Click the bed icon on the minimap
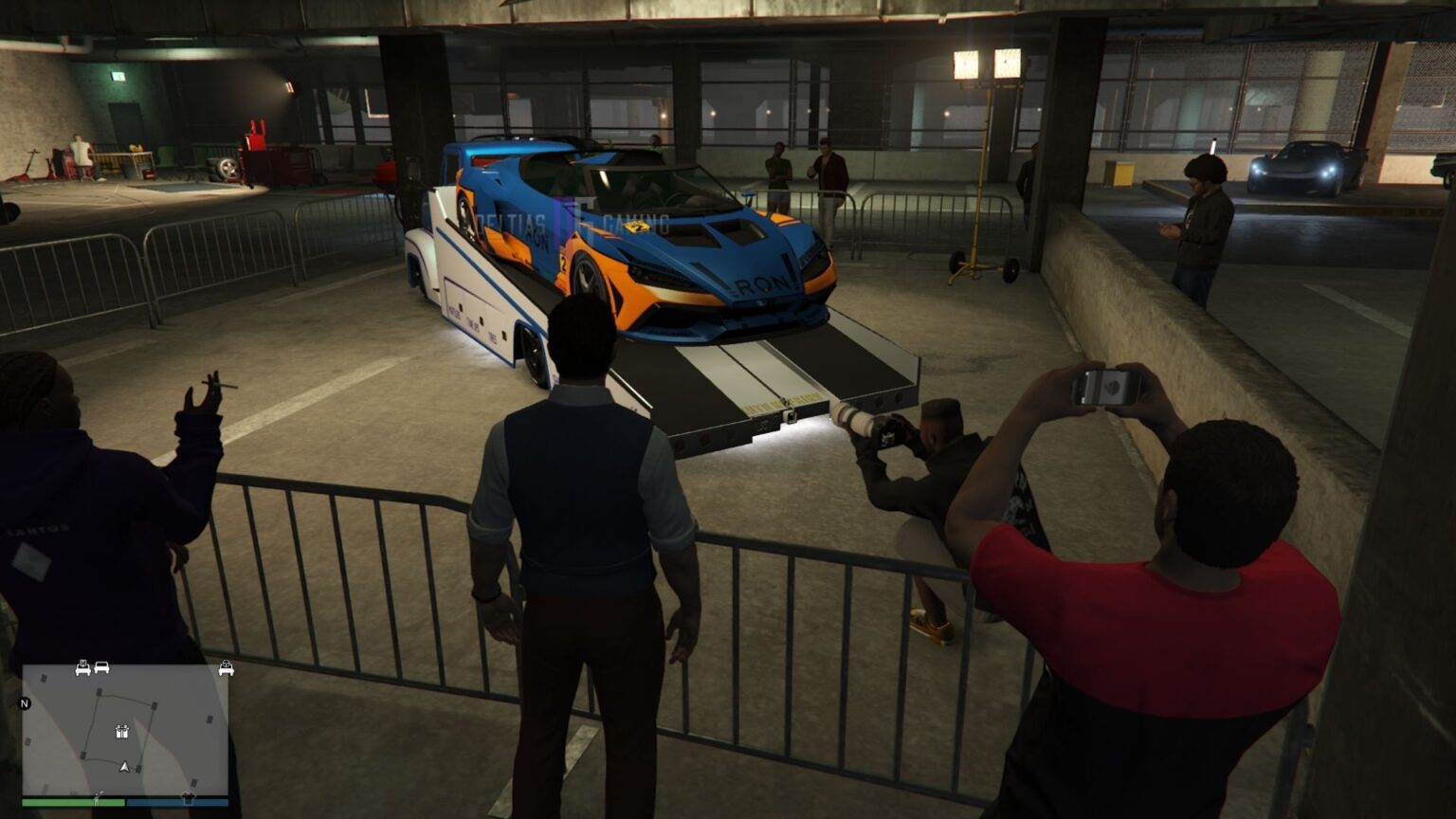This screenshot has width=1456, height=819. (x=83, y=669)
